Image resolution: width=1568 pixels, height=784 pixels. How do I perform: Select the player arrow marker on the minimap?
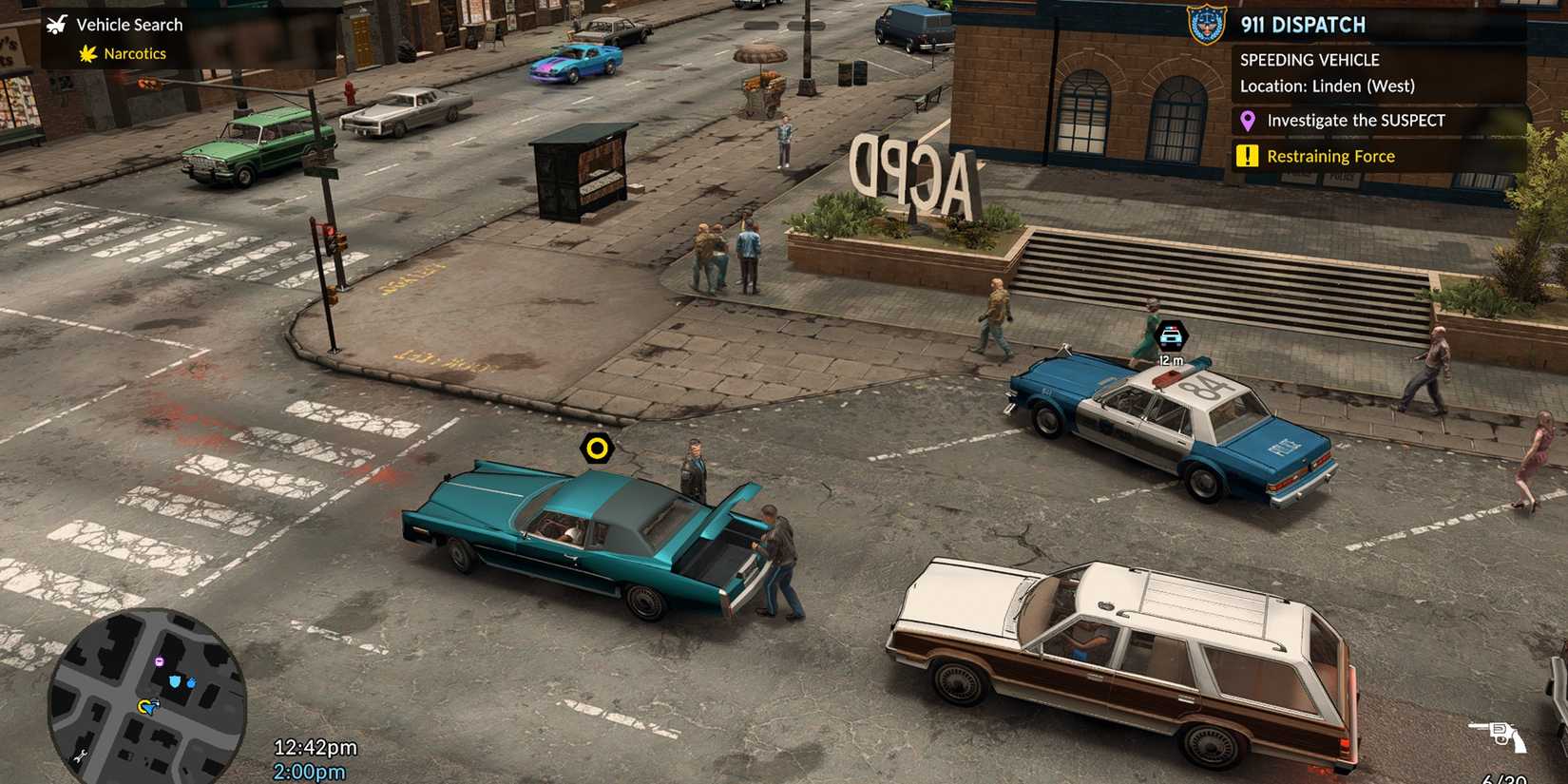tap(148, 707)
